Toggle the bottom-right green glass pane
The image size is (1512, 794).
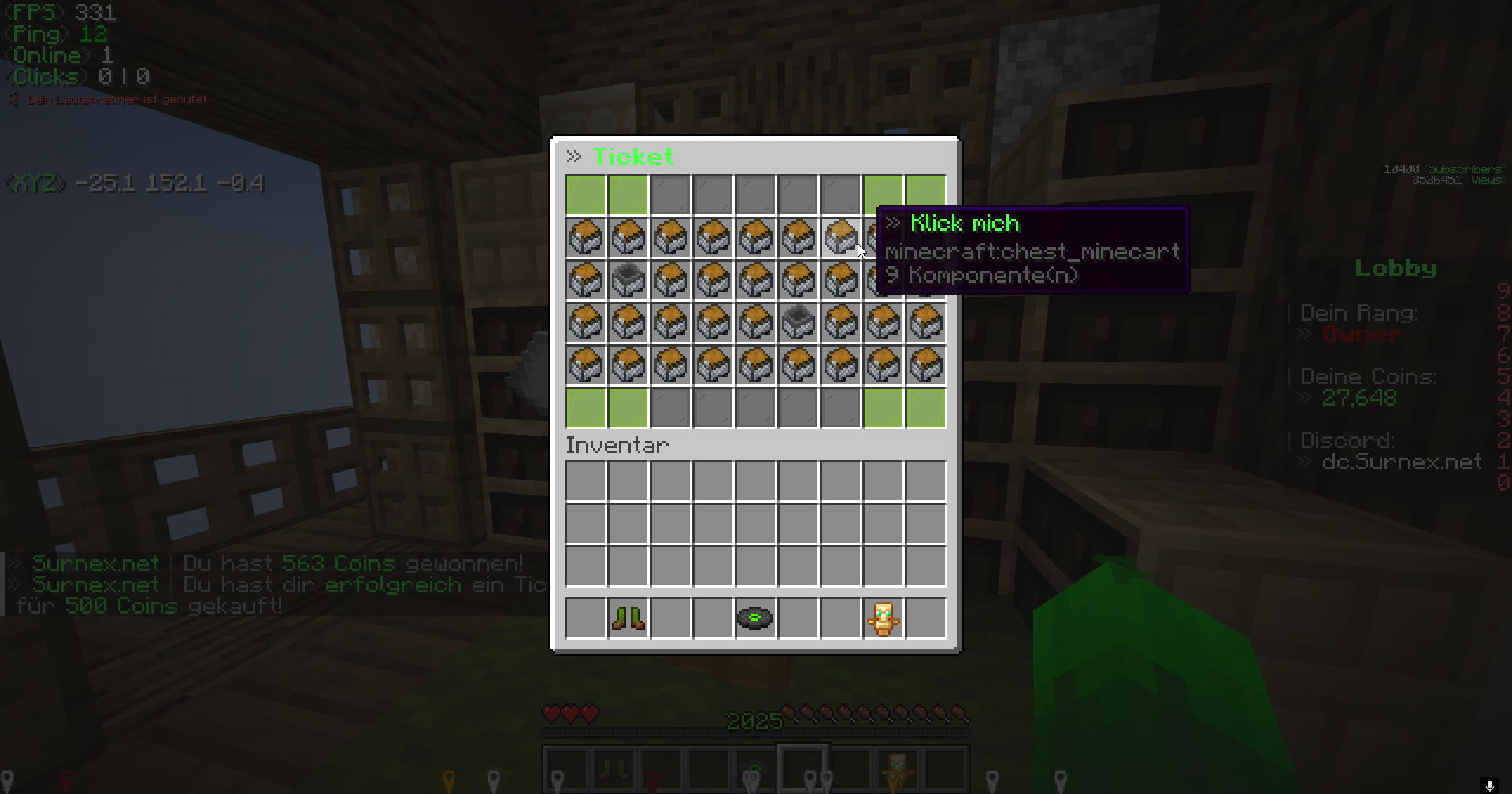pos(925,407)
